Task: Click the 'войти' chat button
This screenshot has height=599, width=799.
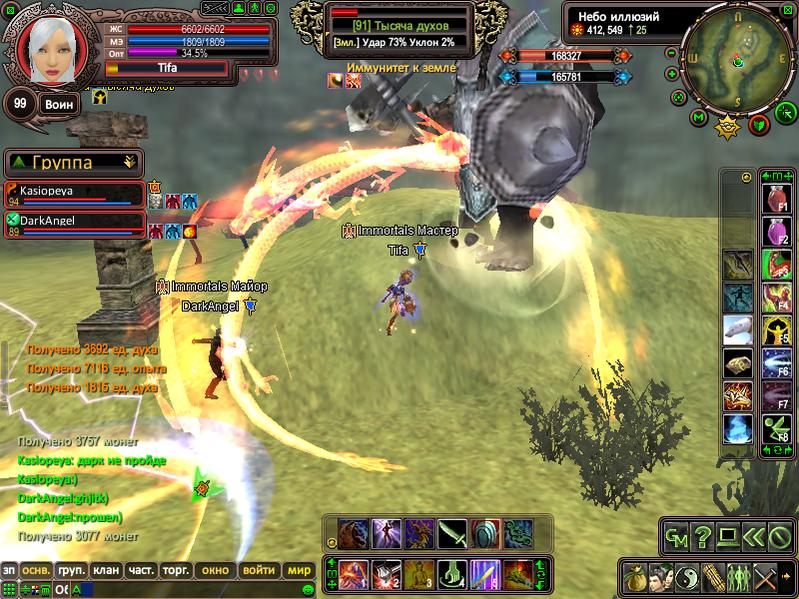Action: (258, 570)
